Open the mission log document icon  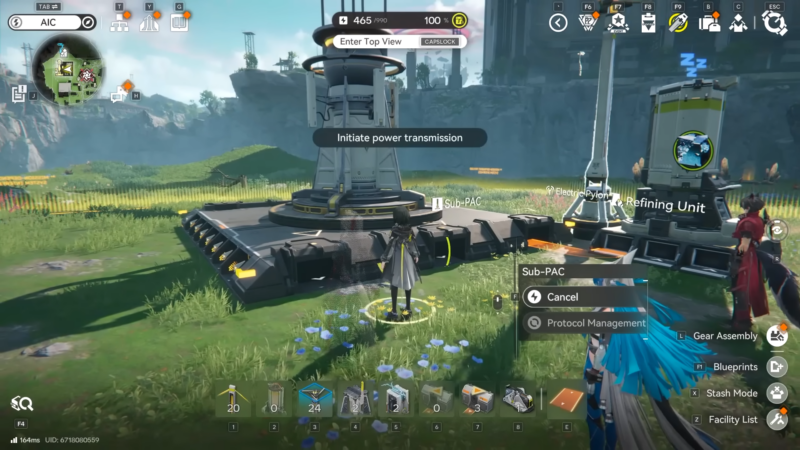pyautogui.click(x=19, y=93)
